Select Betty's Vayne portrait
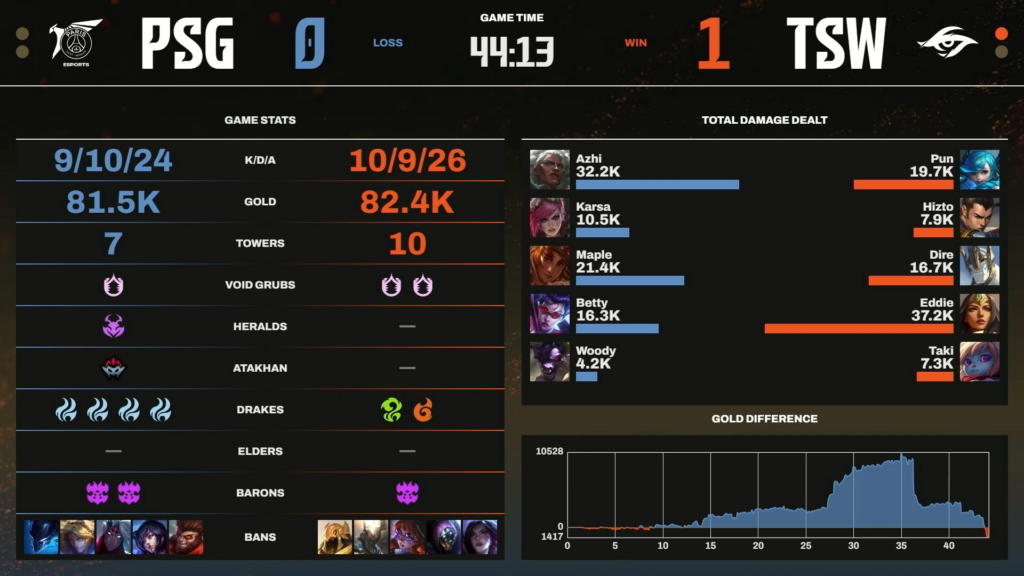The height and width of the screenshot is (576, 1024). coord(549,314)
